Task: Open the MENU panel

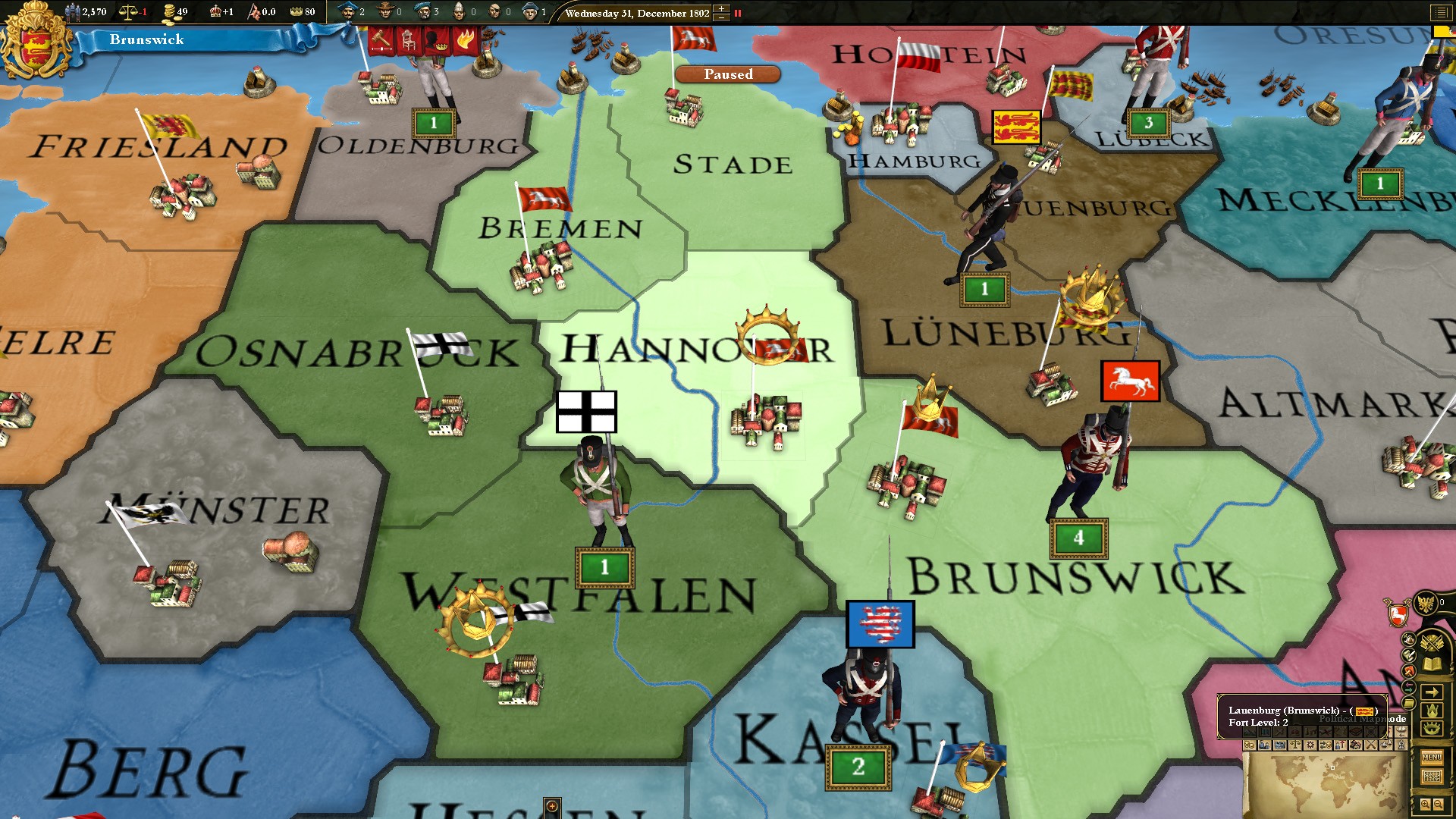Action: click(1432, 758)
